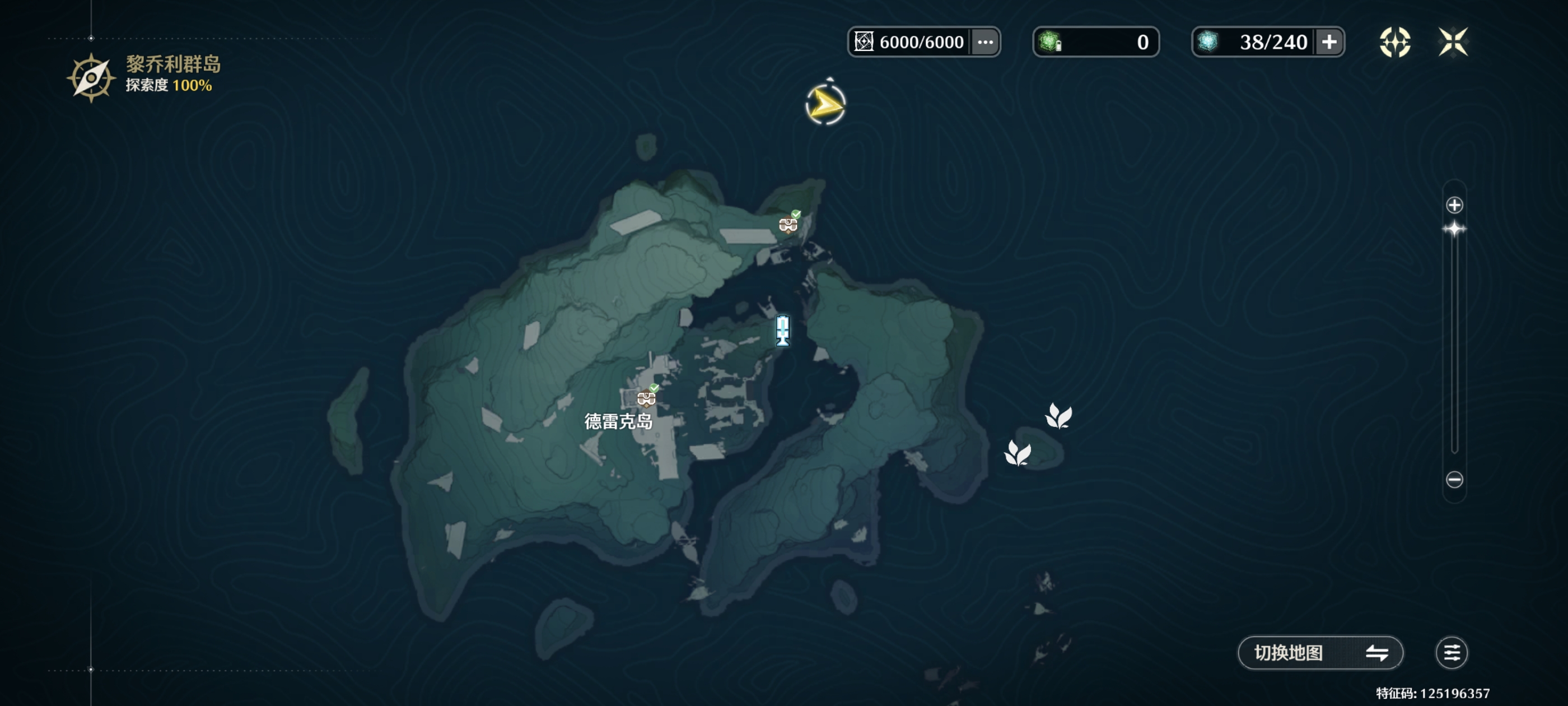Click the map zoom-in plus button
Viewport: 1568px width, 706px height.
click(1454, 205)
